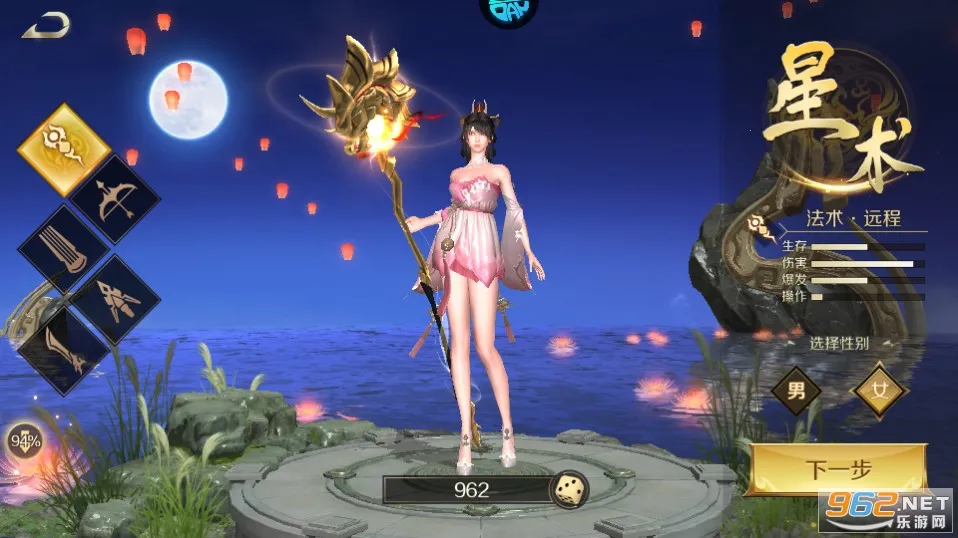Select the twin daggers class icon
This screenshot has height=538, width=958.
pyautogui.click(x=114, y=299)
